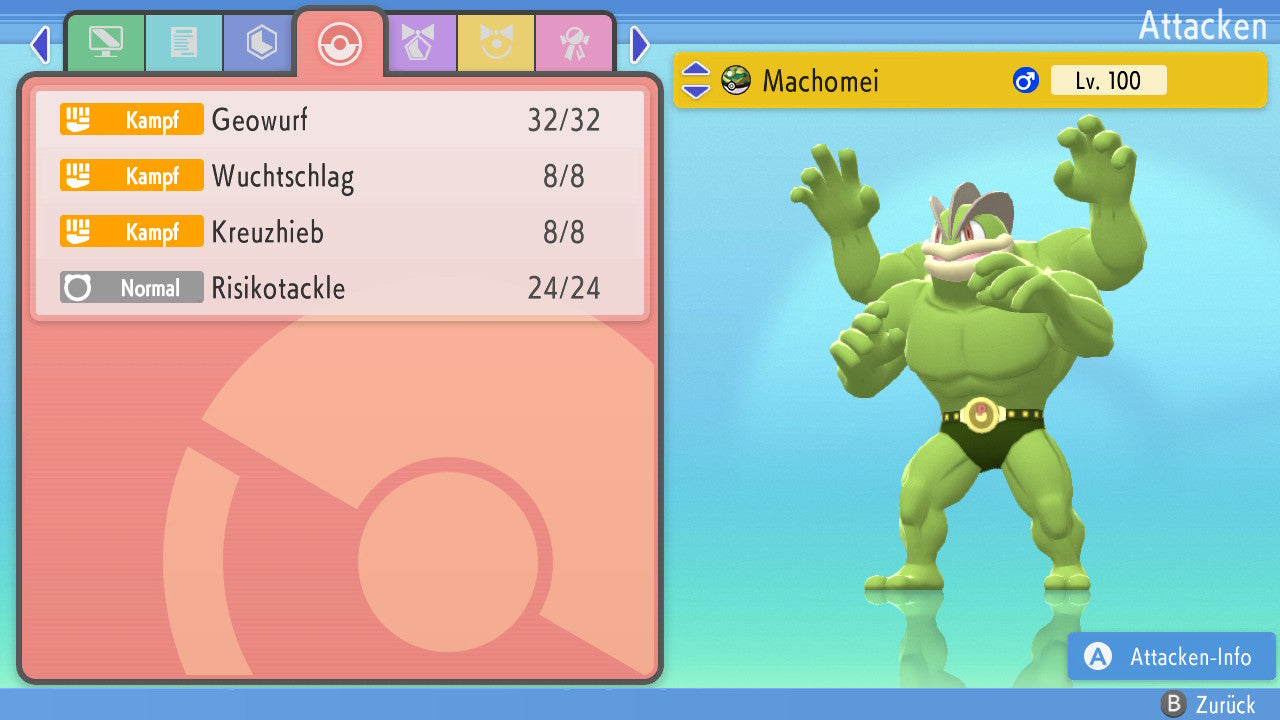Choose the Wuchtschlag attack entry

pyautogui.click(x=340, y=177)
